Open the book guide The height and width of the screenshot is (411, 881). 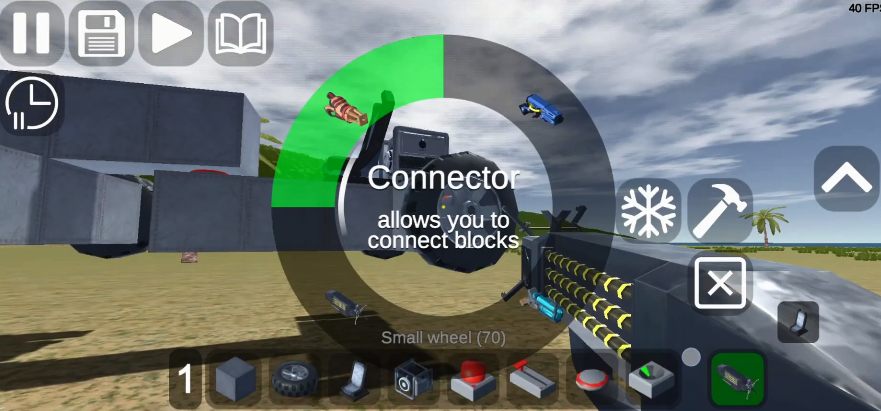(x=240, y=32)
